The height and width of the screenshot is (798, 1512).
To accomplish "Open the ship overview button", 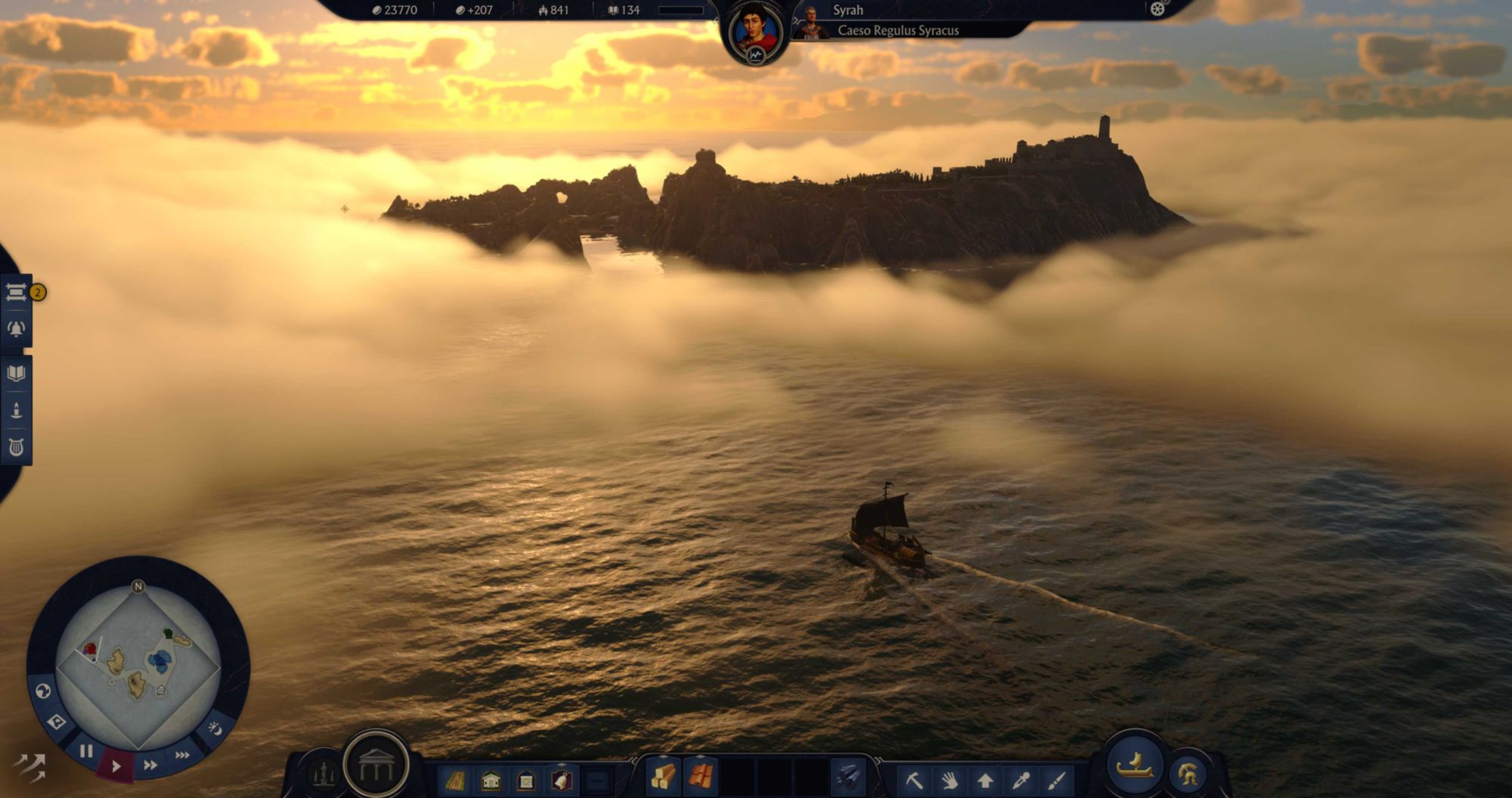I will (1135, 765).
